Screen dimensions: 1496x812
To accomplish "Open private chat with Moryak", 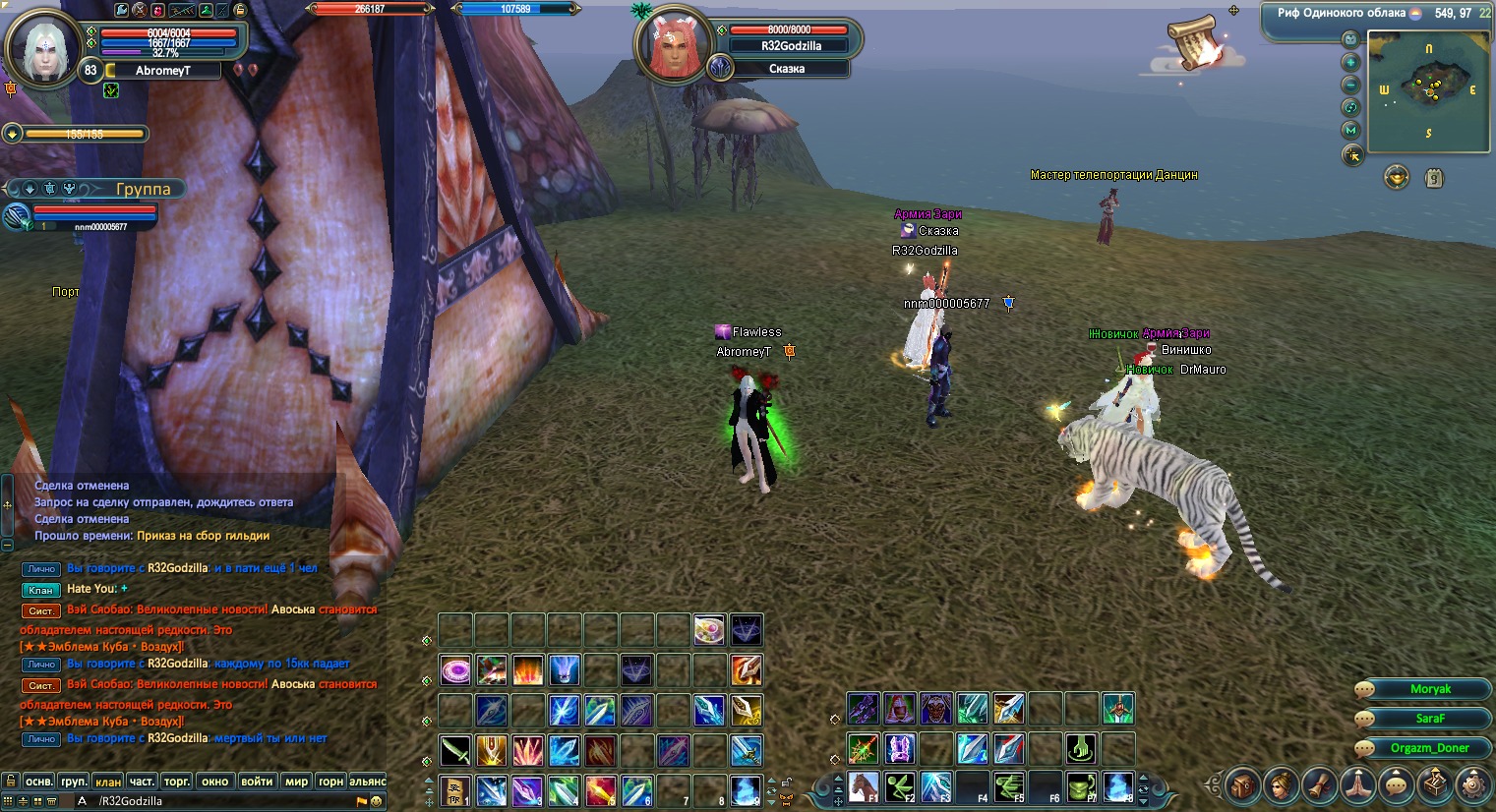I will pos(1429,689).
